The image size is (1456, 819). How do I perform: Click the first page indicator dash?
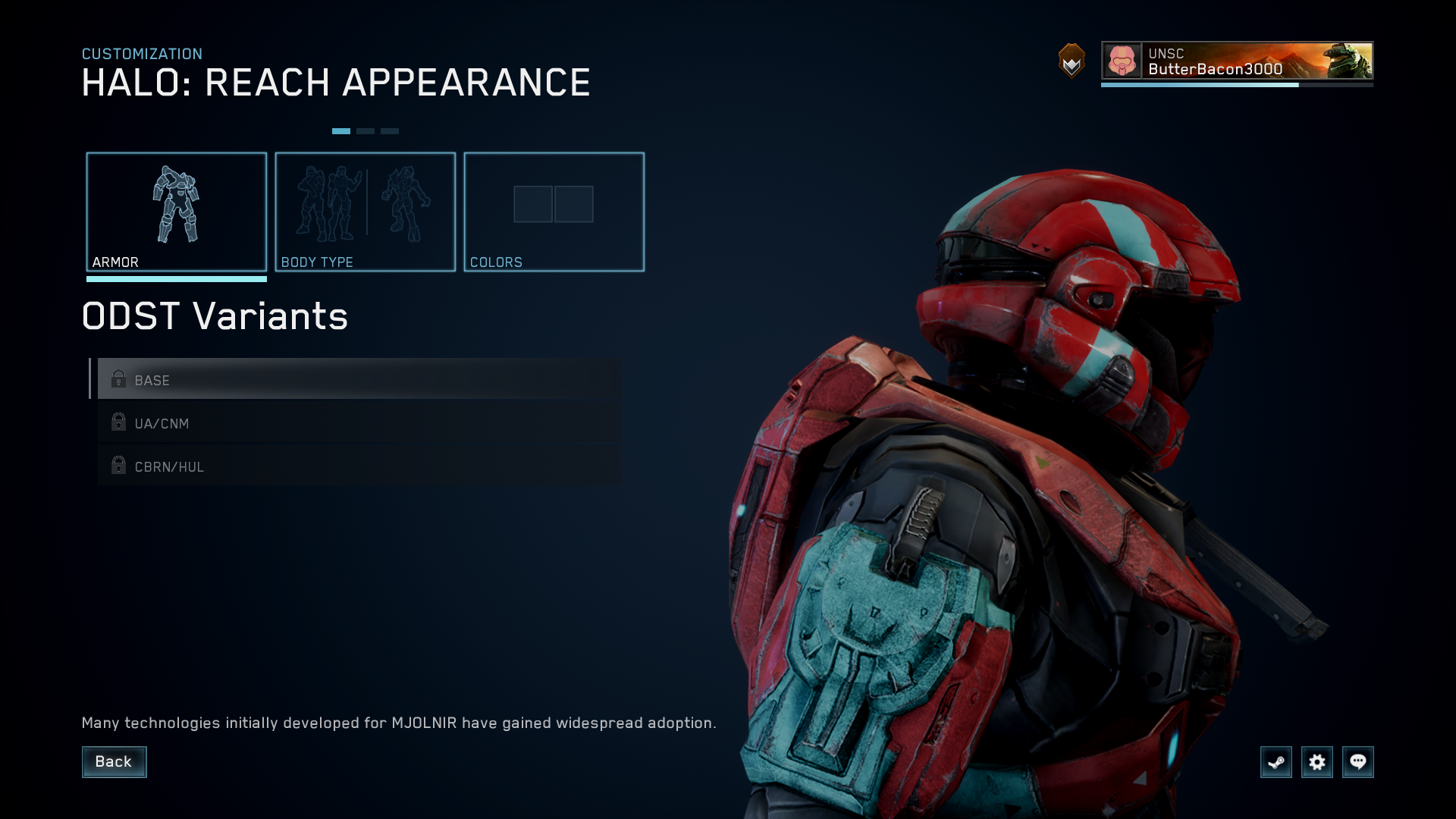point(342,130)
